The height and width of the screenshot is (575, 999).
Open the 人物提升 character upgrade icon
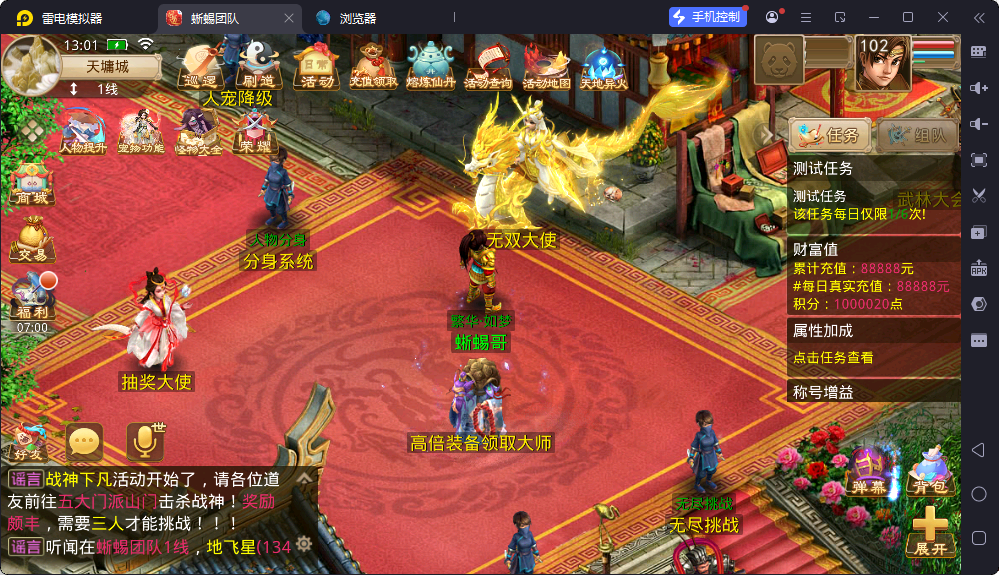tap(83, 131)
